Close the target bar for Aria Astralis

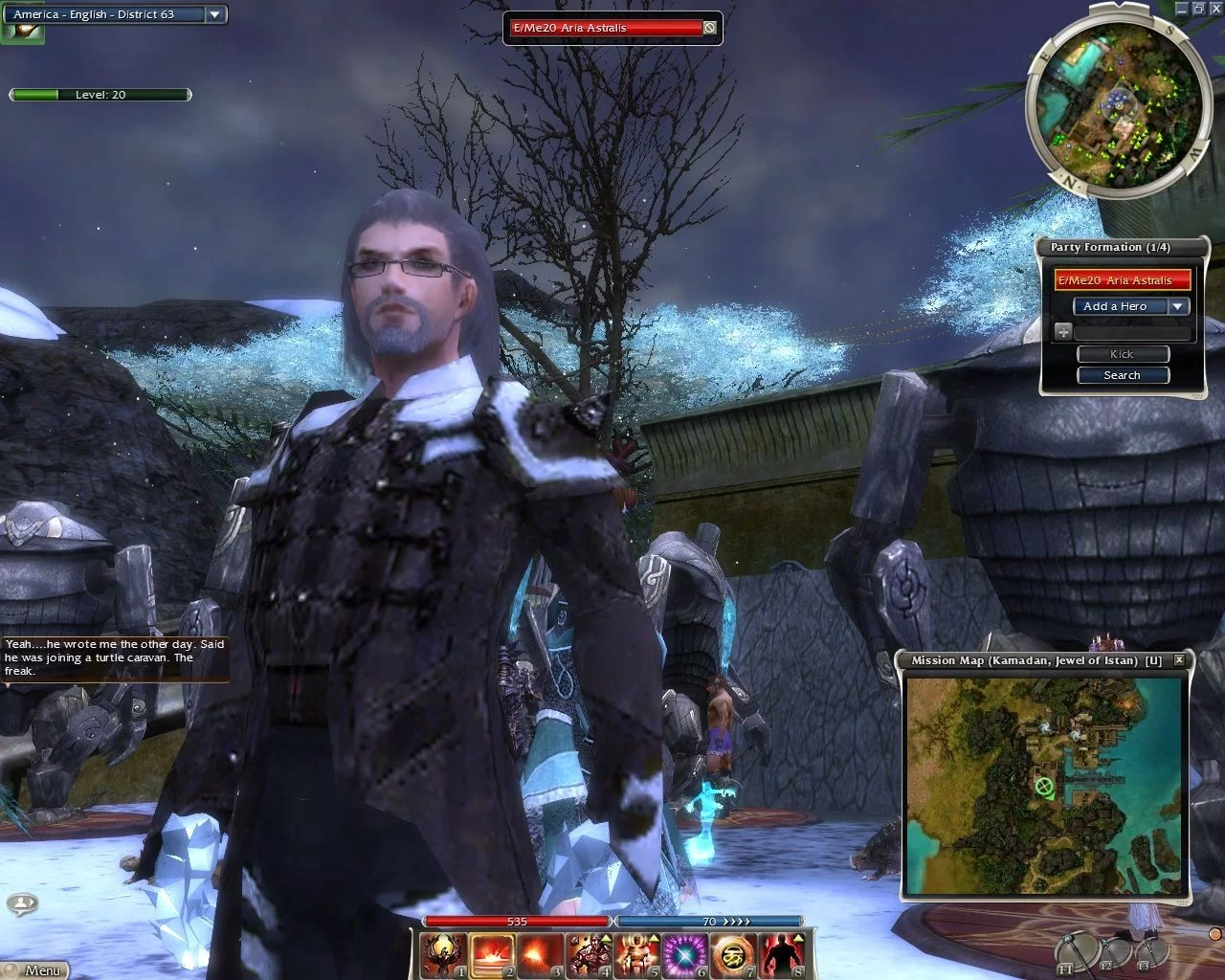click(709, 28)
